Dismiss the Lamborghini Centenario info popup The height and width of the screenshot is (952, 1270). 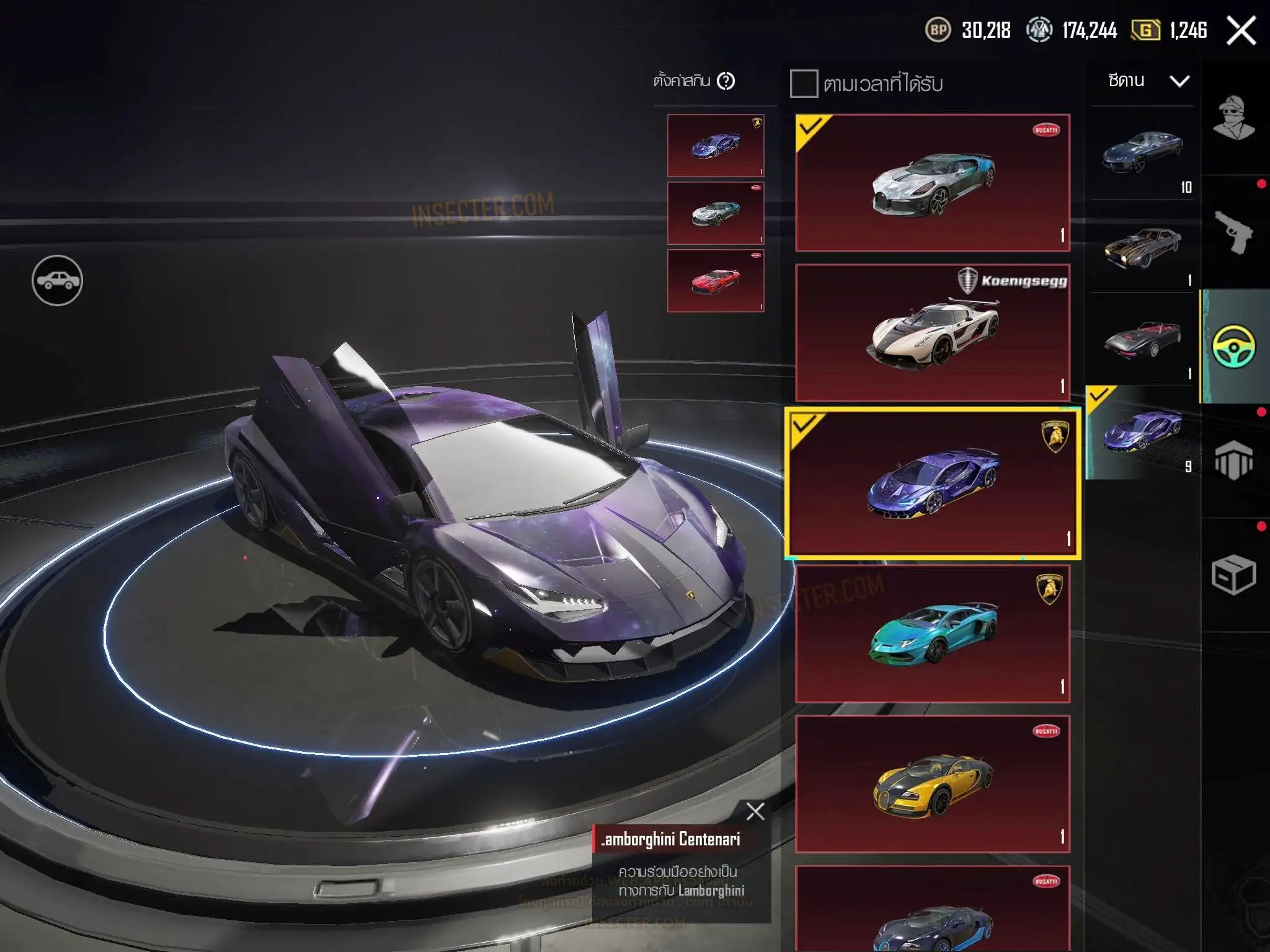pos(755,811)
